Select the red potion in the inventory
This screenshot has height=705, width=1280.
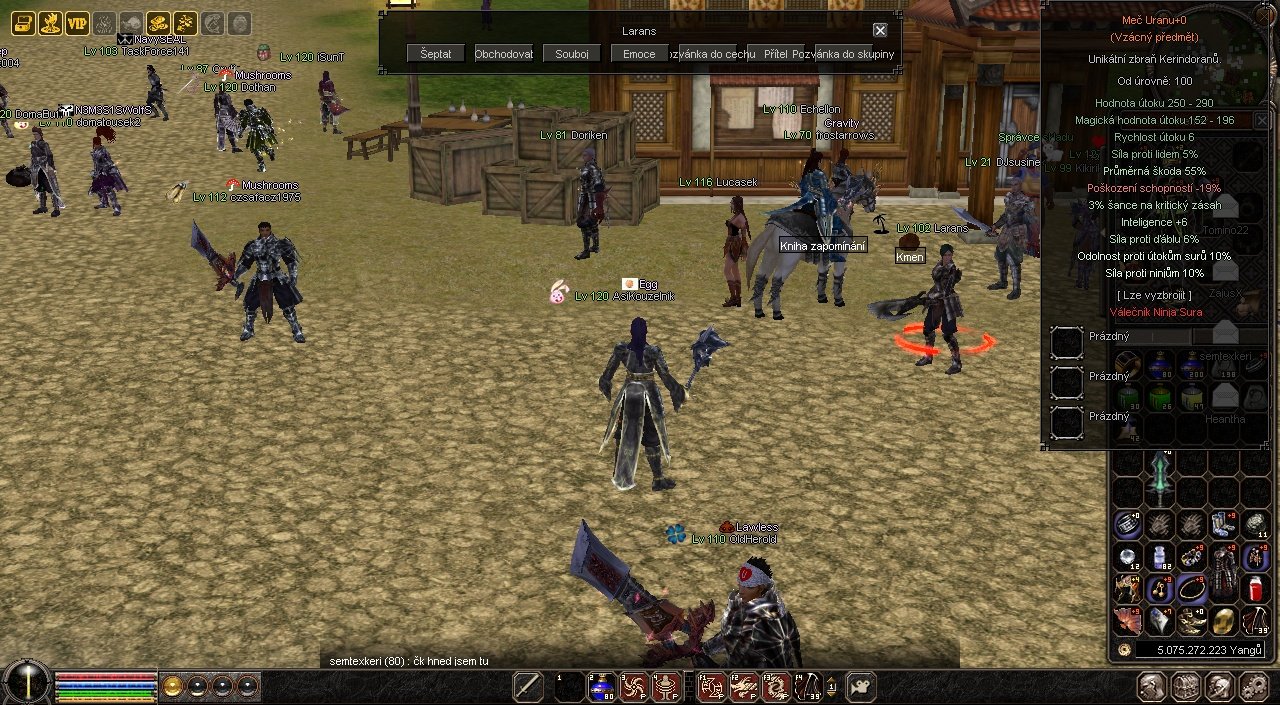click(x=1257, y=588)
